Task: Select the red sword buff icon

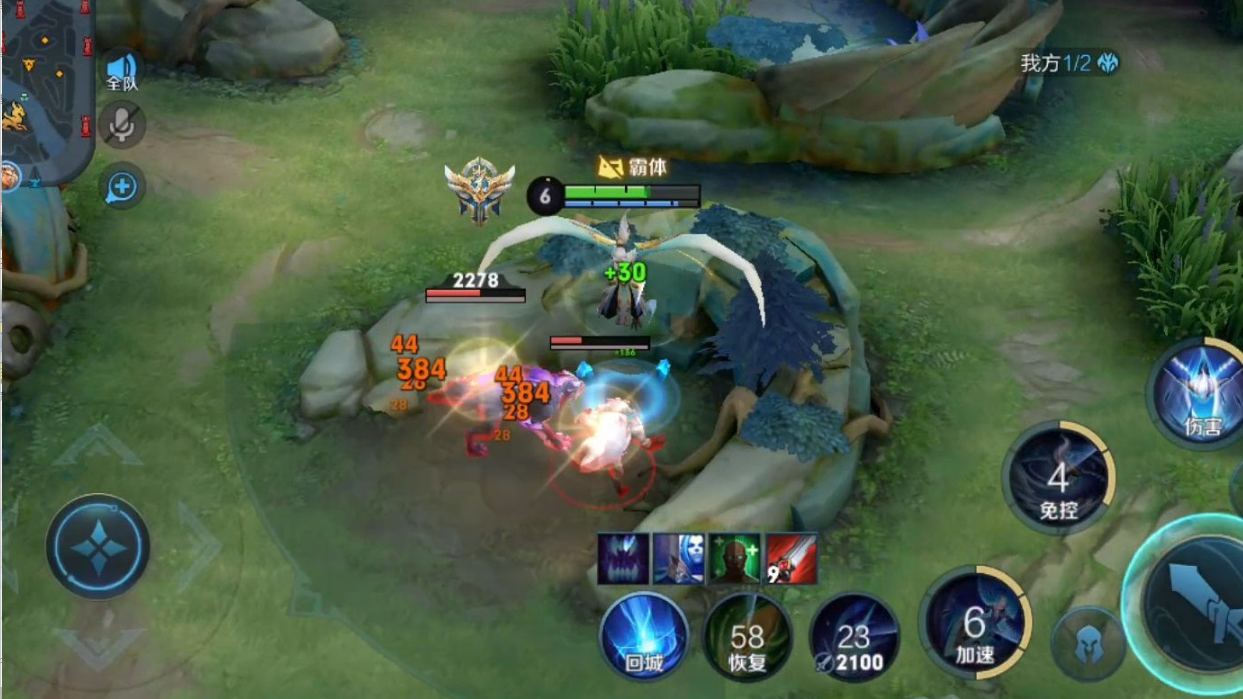Action: coord(792,558)
